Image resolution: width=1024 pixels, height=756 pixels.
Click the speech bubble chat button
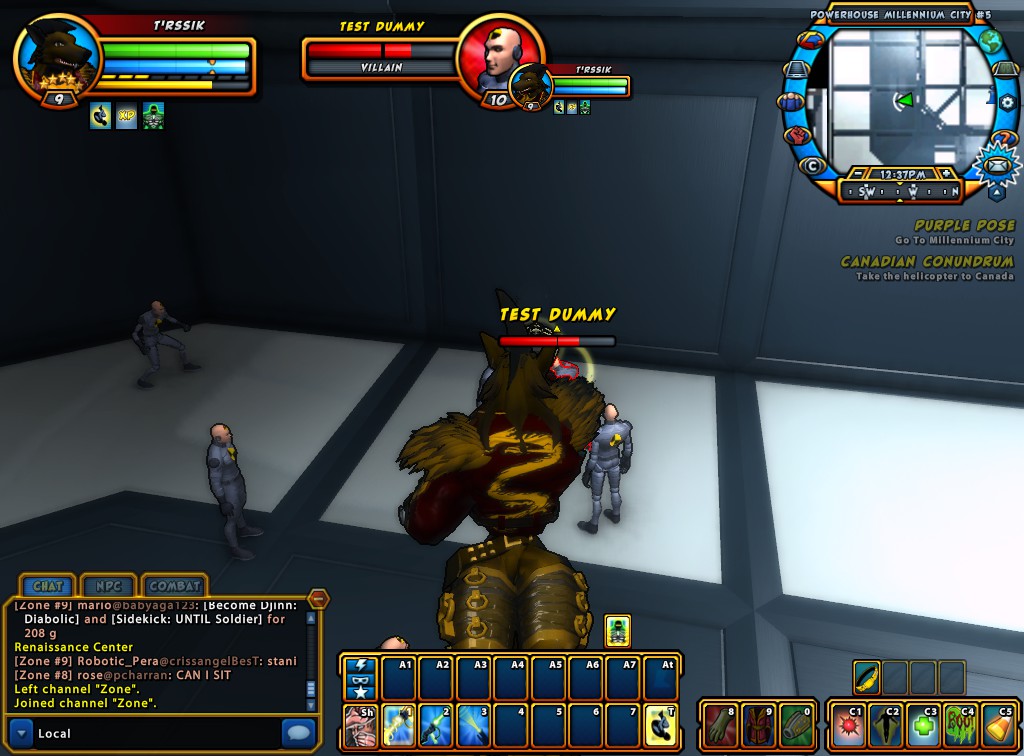298,732
